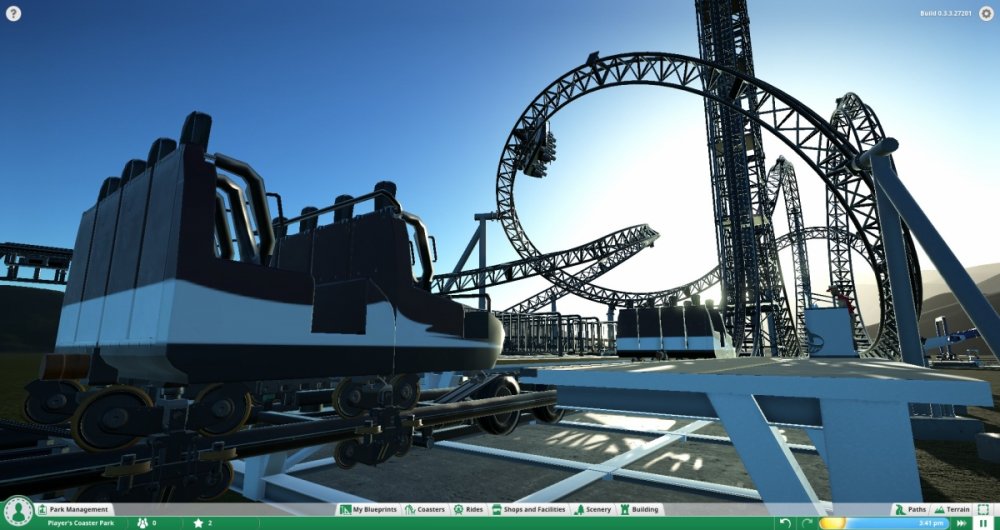Open the settings gear icon
Viewport: 1000px width, 530px height.
pyautogui.click(x=985, y=14)
